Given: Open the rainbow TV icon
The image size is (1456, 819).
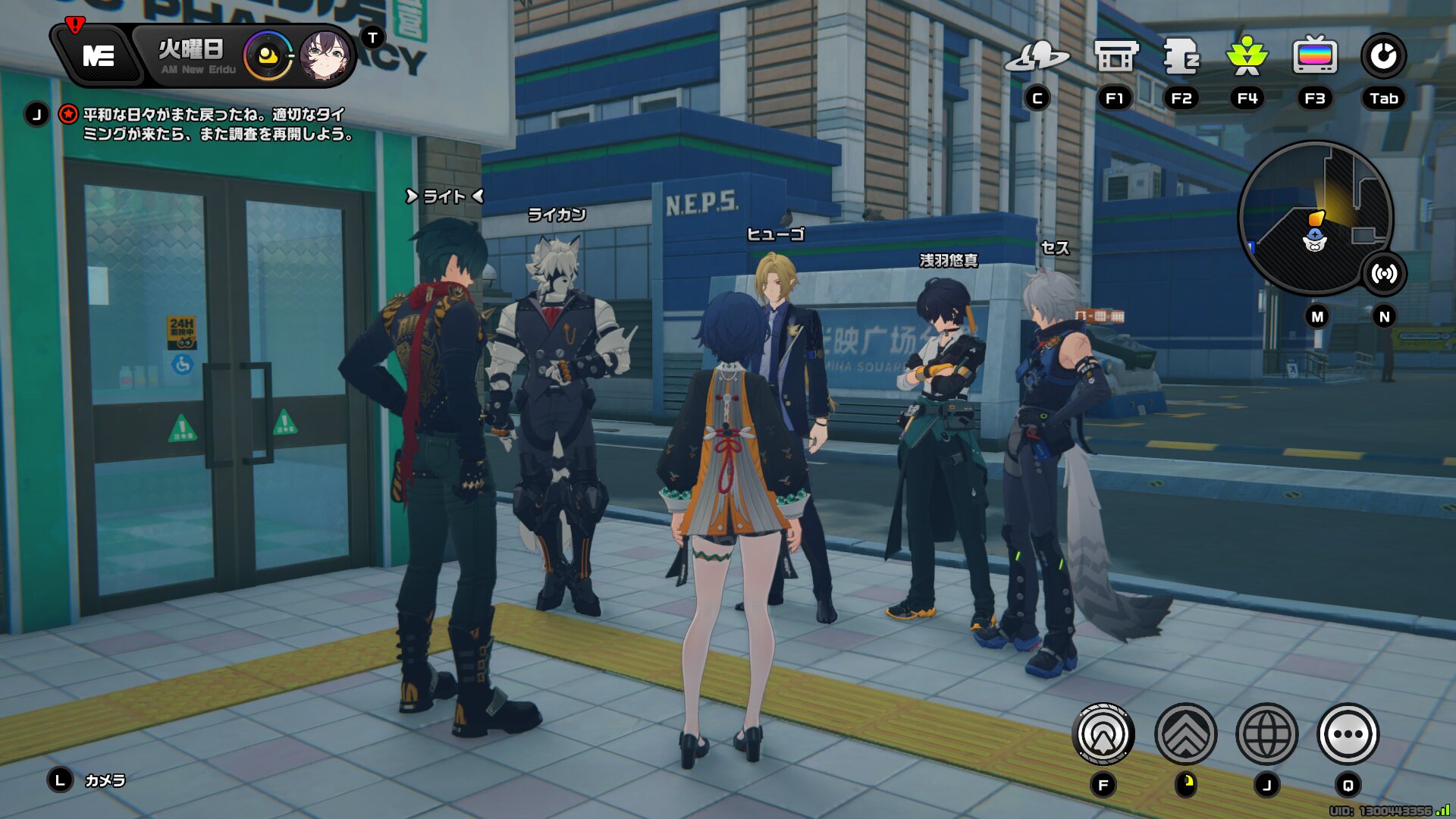Looking at the screenshot, I should (x=1314, y=57).
